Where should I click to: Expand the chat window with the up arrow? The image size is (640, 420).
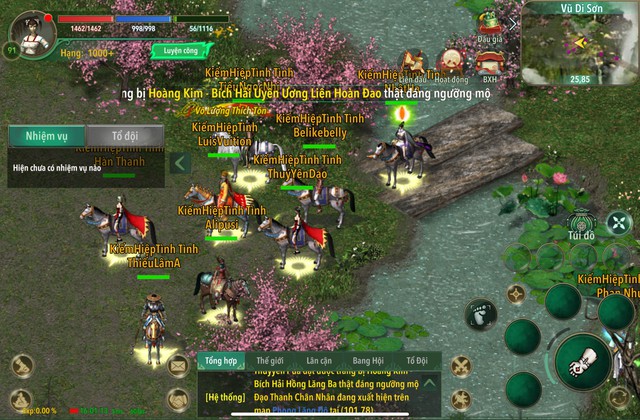[428, 382]
